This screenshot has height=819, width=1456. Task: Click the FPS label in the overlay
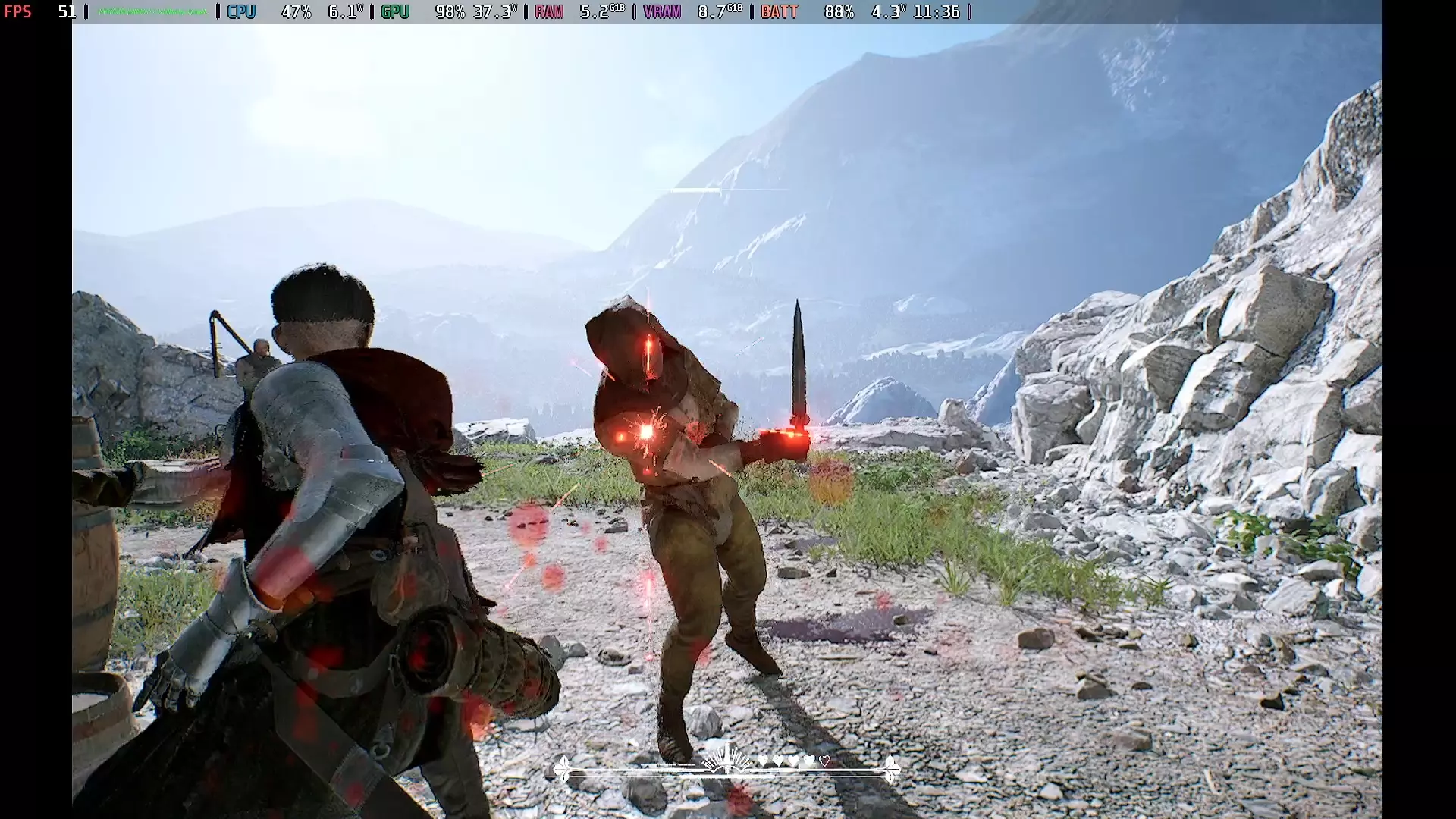click(18, 11)
